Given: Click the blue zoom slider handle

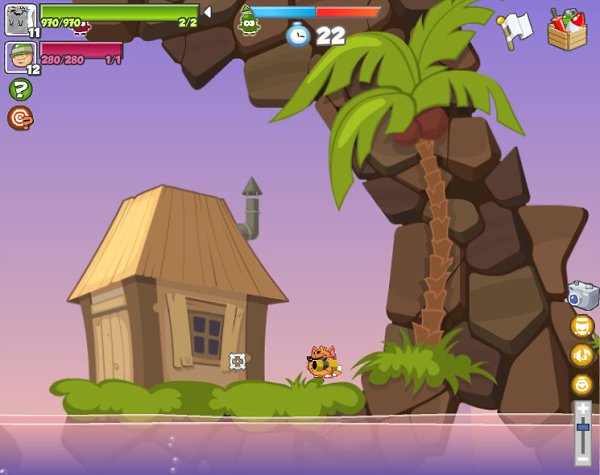Looking at the screenshot, I should click(x=582, y=428).
